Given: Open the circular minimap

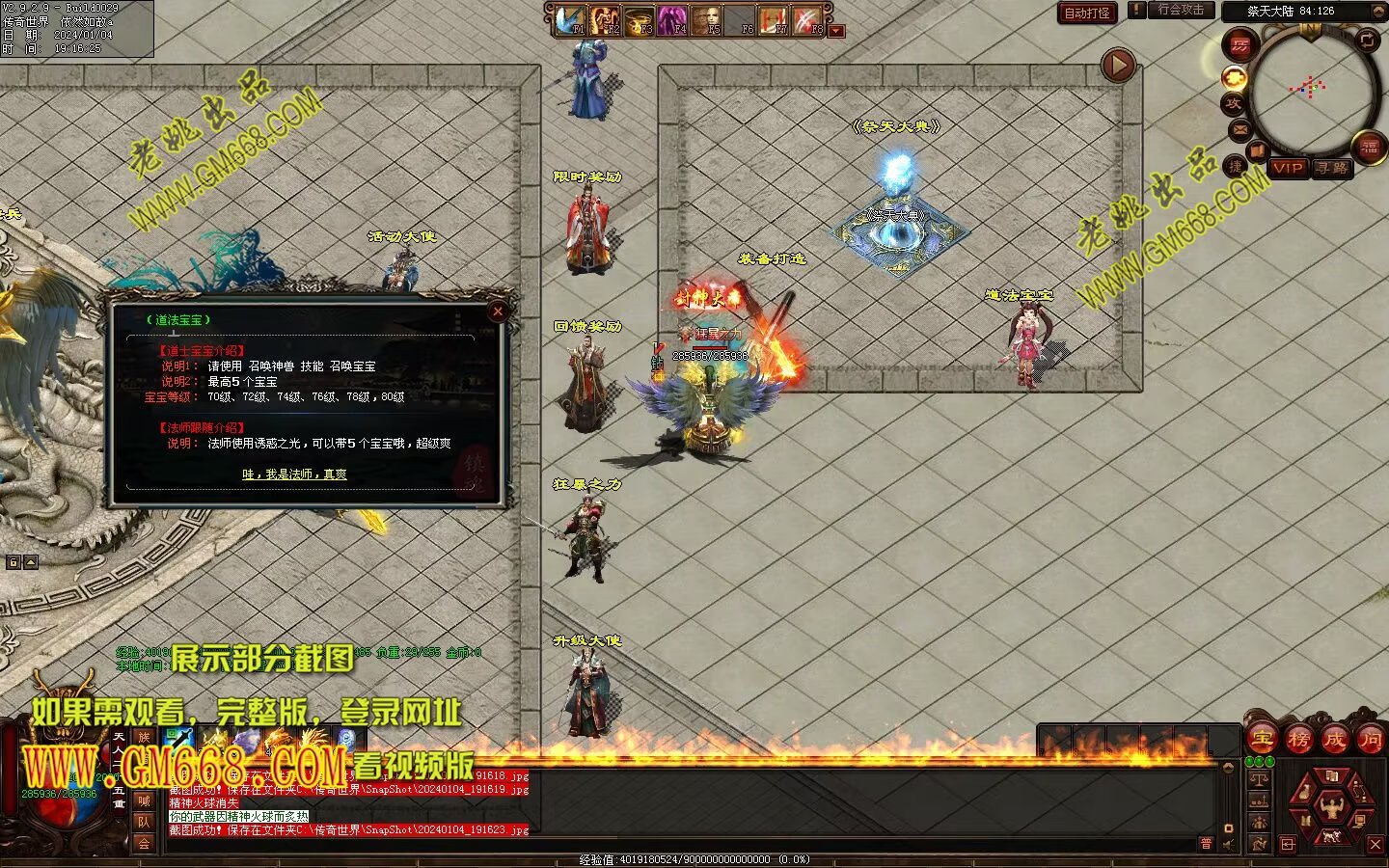Looking at the screenshot, I should 1310,90.
